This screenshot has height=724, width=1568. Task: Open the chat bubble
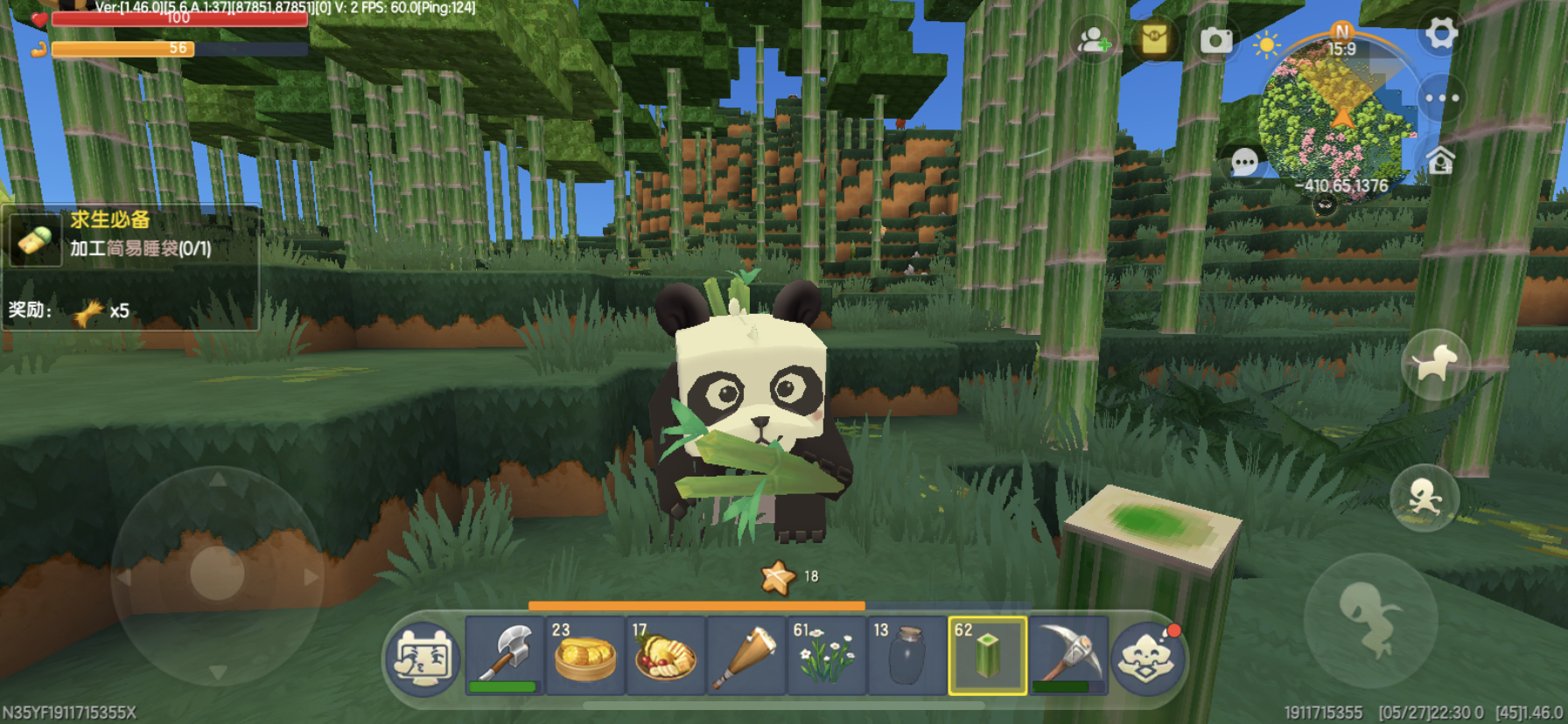[x=1244, y=162]
